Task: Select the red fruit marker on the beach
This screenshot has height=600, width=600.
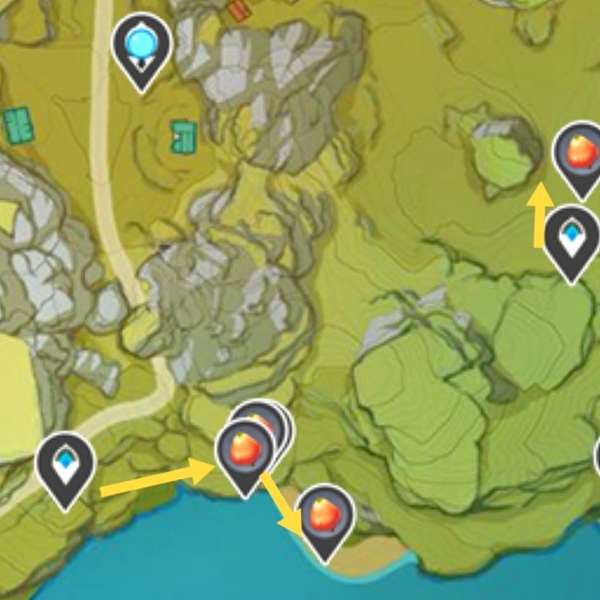Action: 327,517
